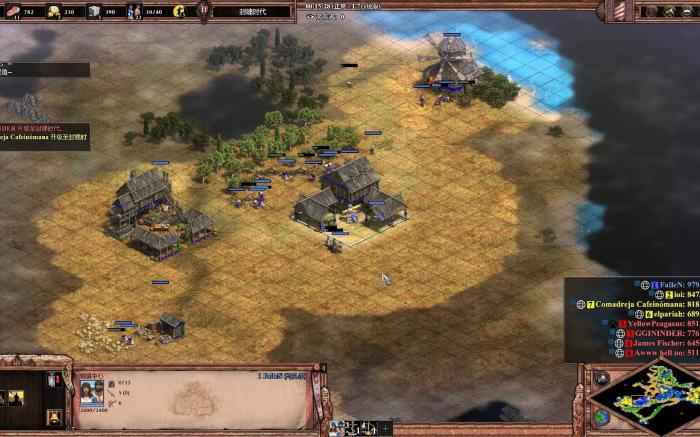Click the selected town center portrait
The height and width of the screenshot is (437, 700).
click(x=91, y=392)
